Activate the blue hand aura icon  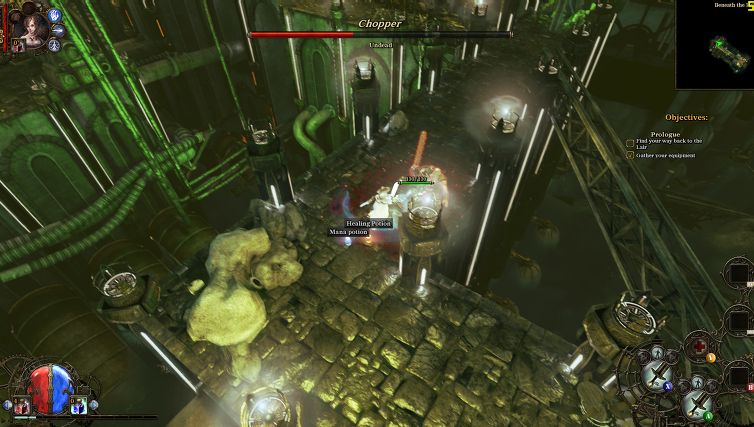tap(53, 16)
